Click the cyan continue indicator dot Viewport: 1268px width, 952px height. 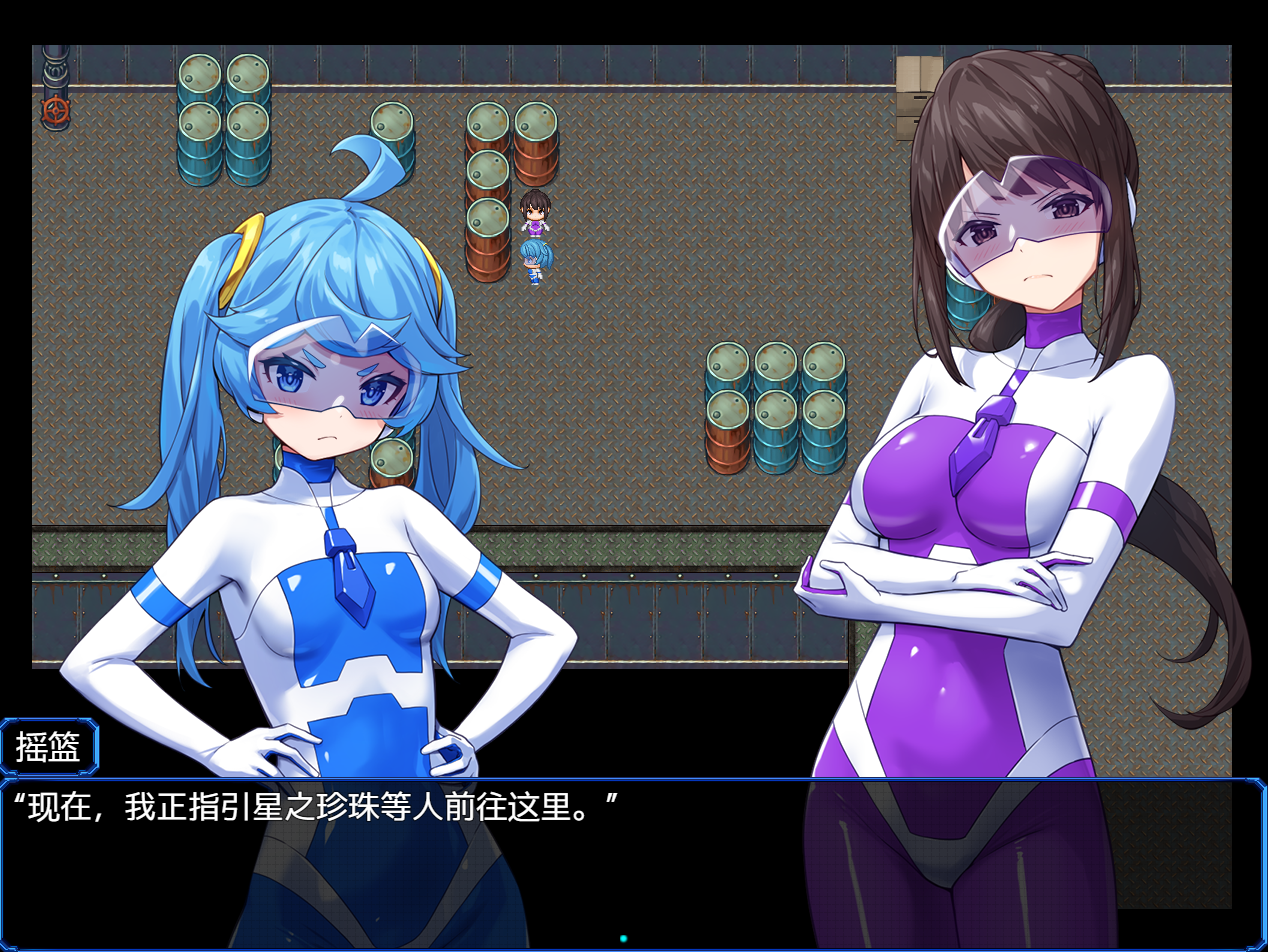[x=623, y=939]
